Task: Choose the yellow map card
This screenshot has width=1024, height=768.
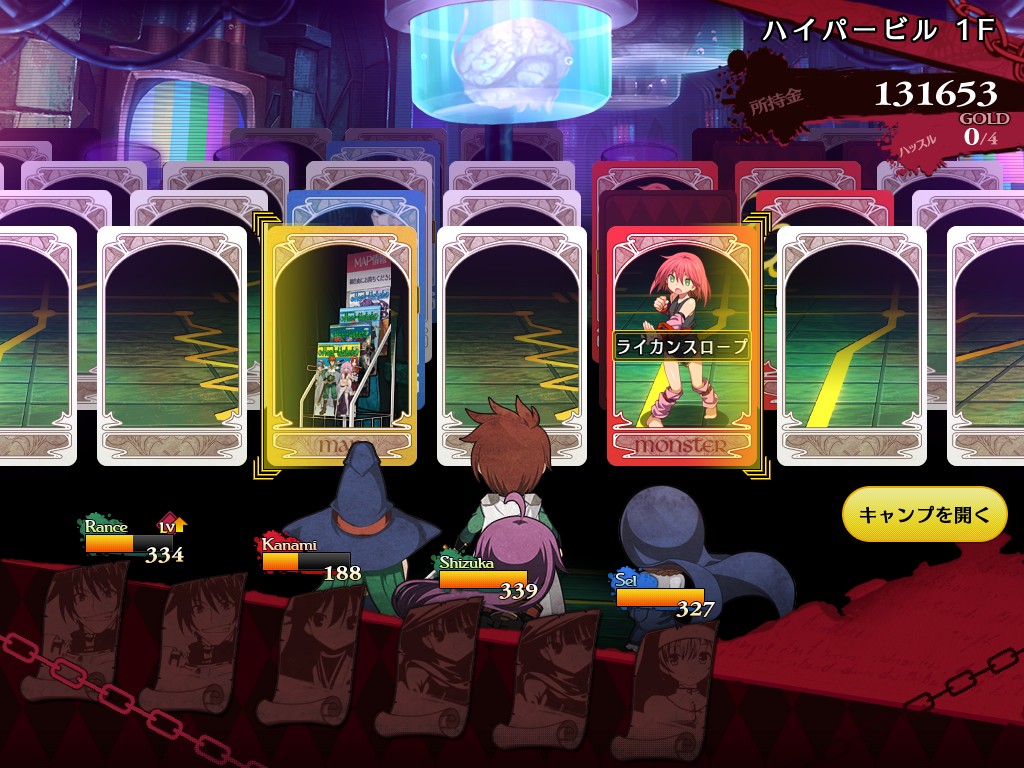Action: pyautogui.click(x=340, y=345)
